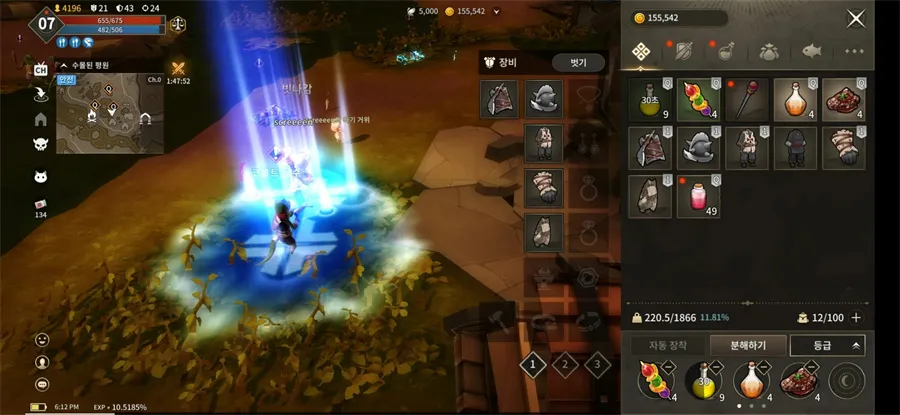Click the 벗기 unequip button
This screenshot has width=900, height=415.
tap(578, 62)
